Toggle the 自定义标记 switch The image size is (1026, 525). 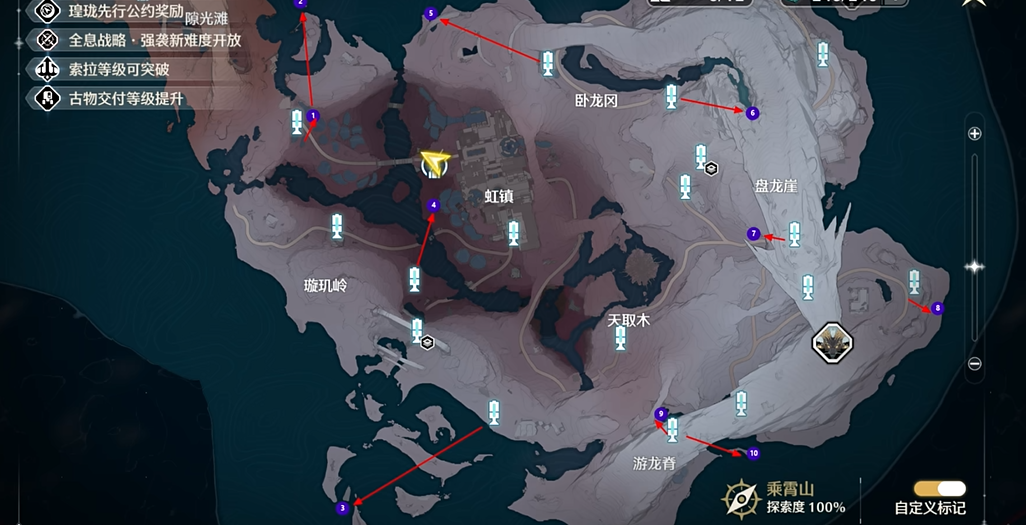[940, 488]
